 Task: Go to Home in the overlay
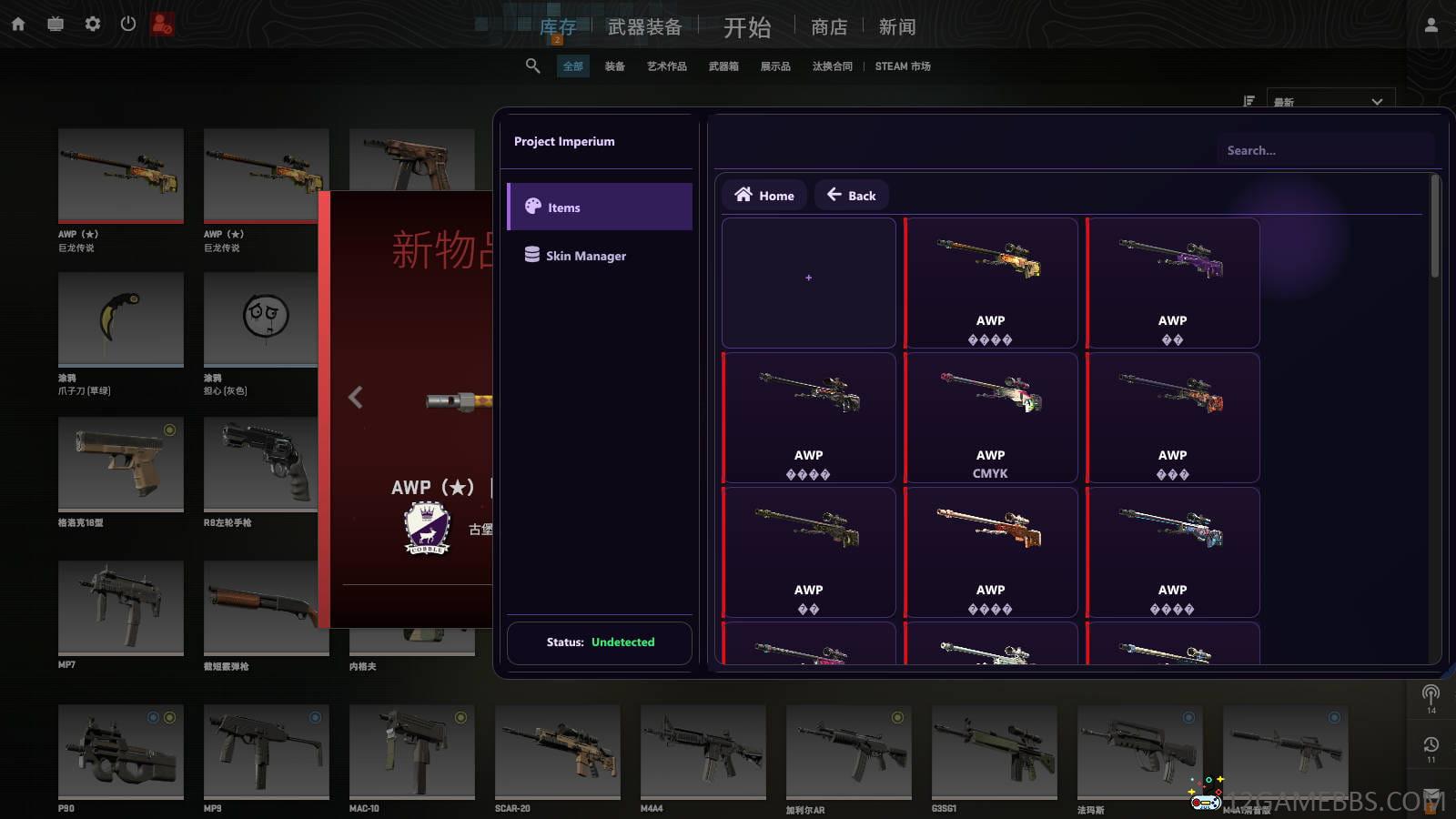(x=764, y=196)
